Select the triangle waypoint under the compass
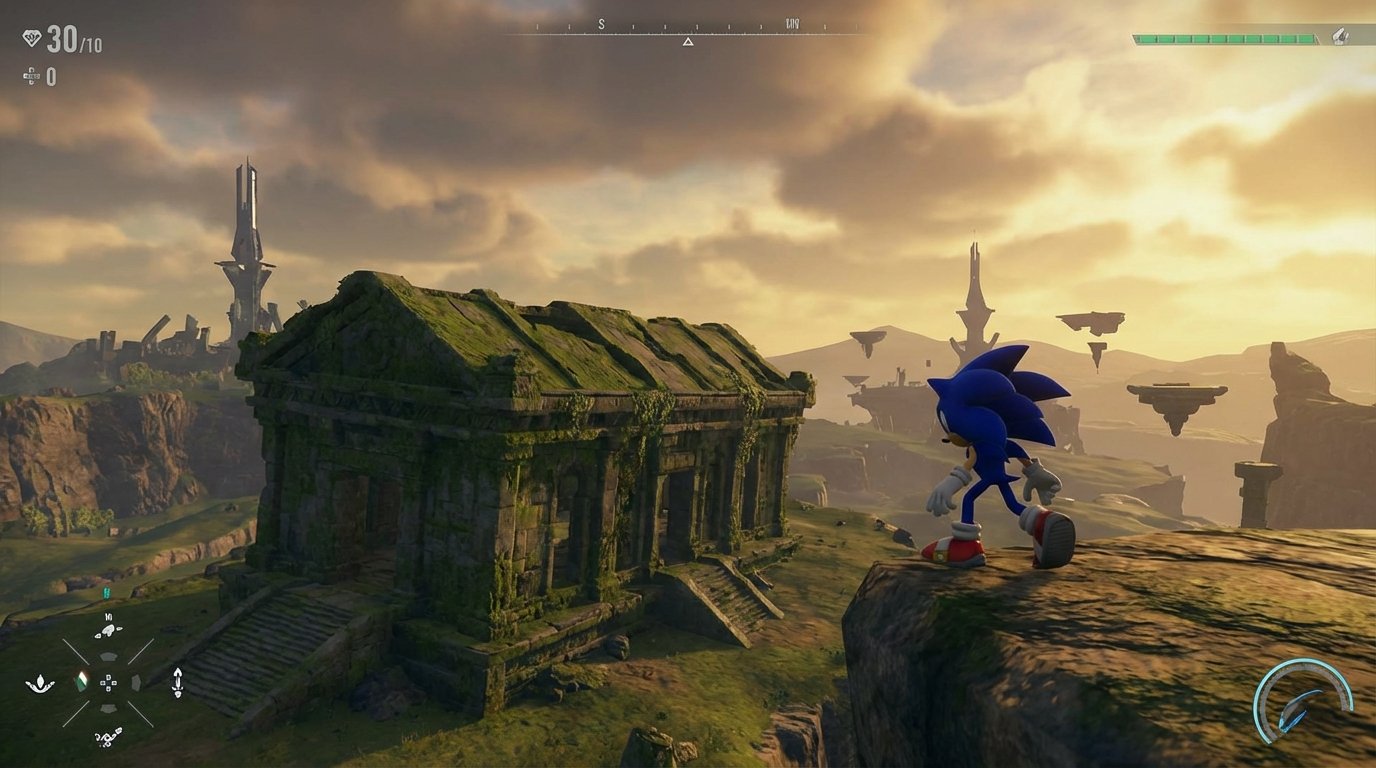1376x768 pixels. pos(688,43)
